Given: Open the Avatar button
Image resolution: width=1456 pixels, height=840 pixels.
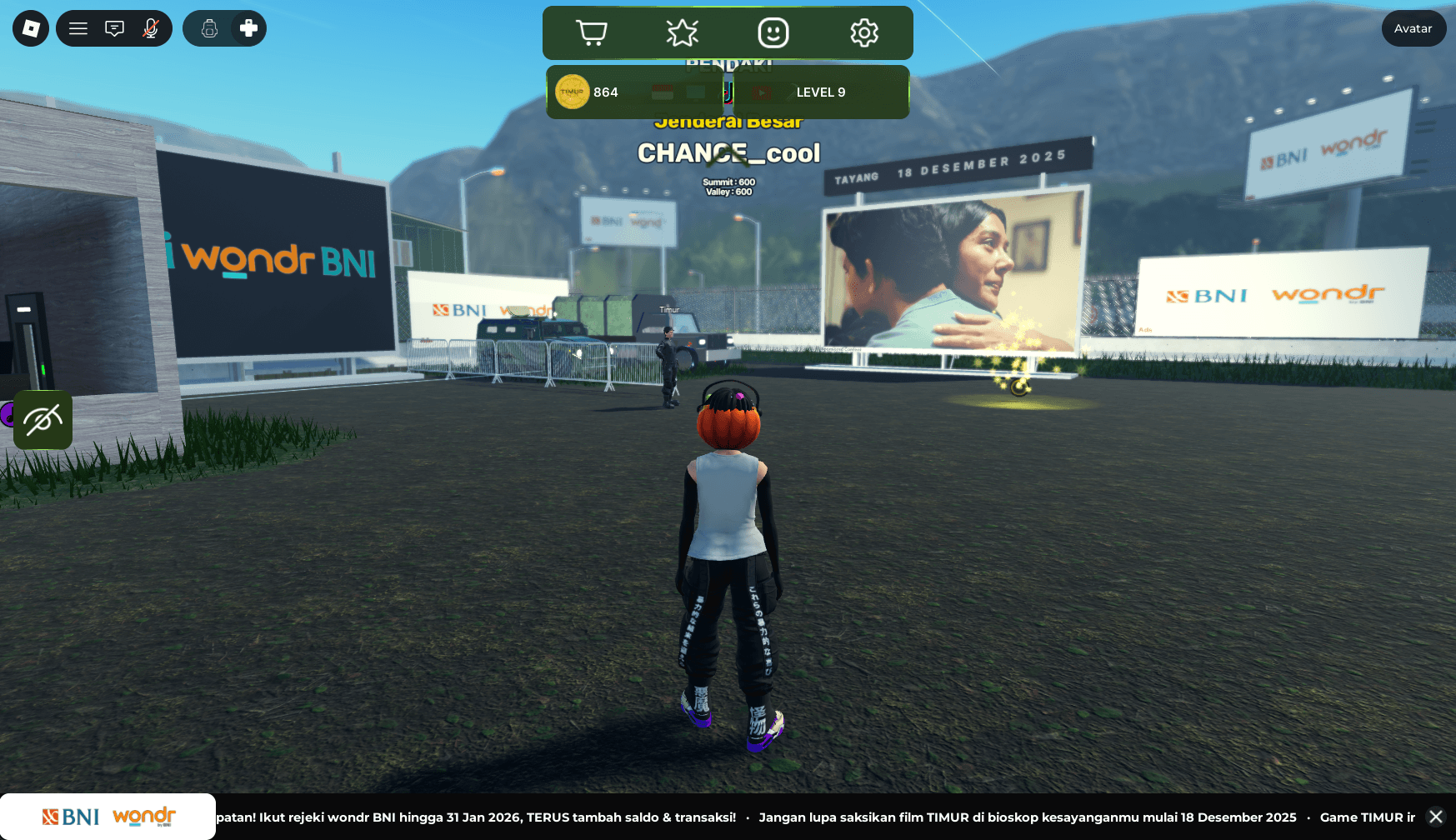Looking at the screenshot, I should (x=1413, y=28).
